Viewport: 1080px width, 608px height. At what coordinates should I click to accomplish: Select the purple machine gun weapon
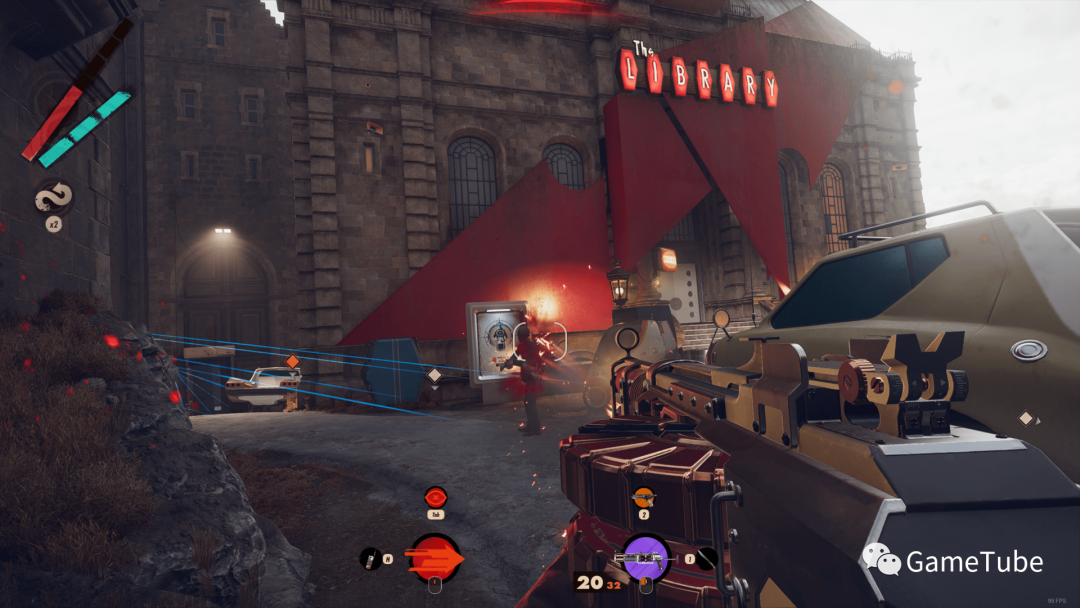click(644, 556)
